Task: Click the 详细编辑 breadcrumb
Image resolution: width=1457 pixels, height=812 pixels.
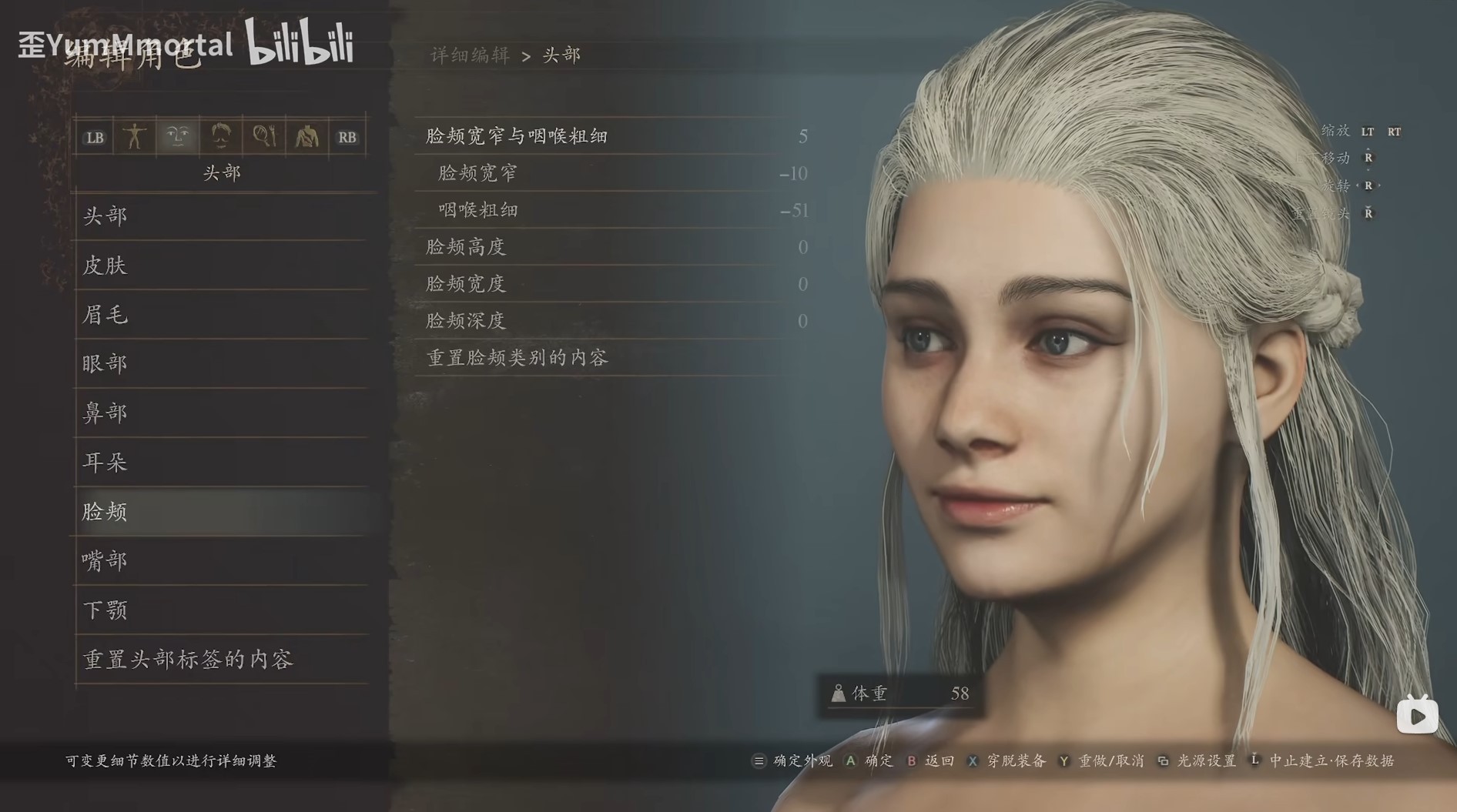Action: [x=468, y=55]
